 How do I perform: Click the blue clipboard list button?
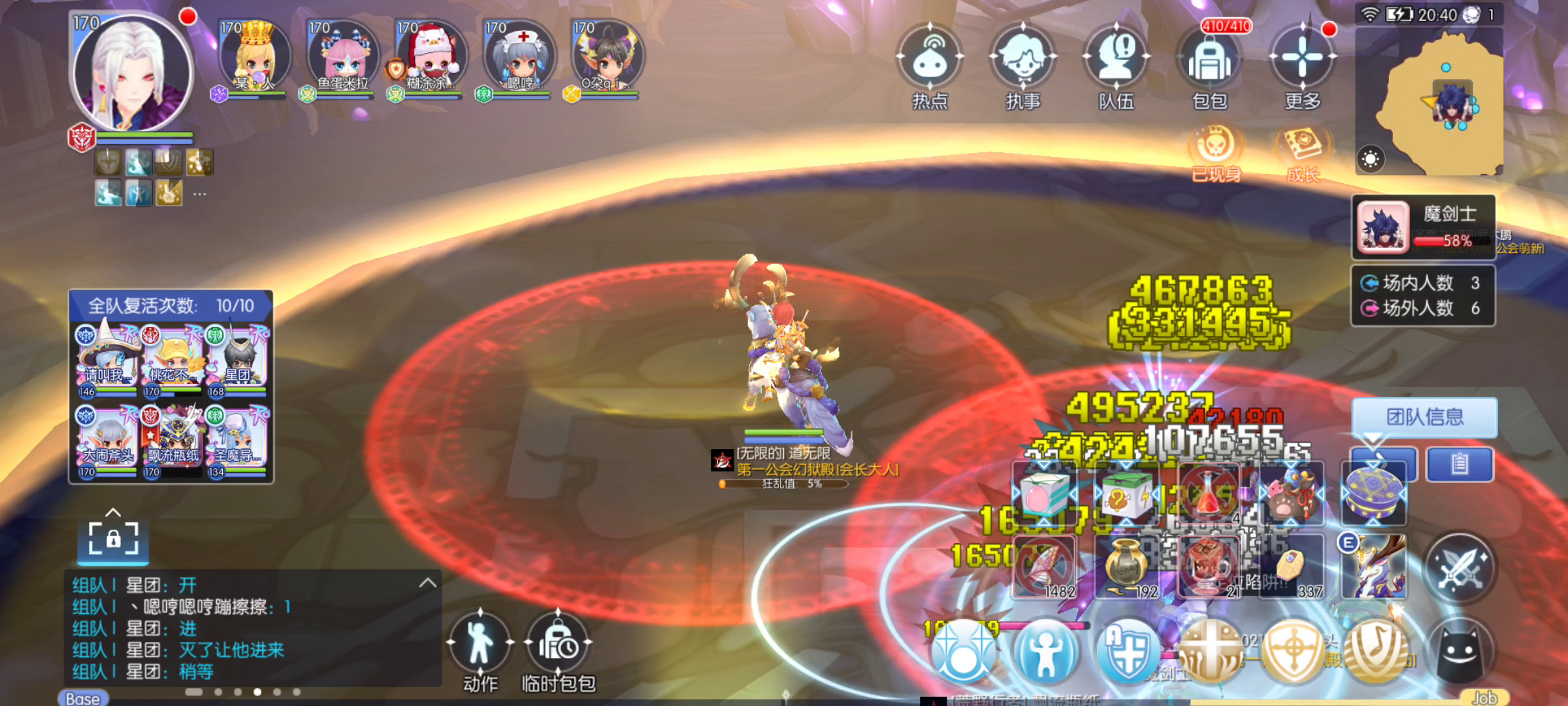(x=1460, y=464)
